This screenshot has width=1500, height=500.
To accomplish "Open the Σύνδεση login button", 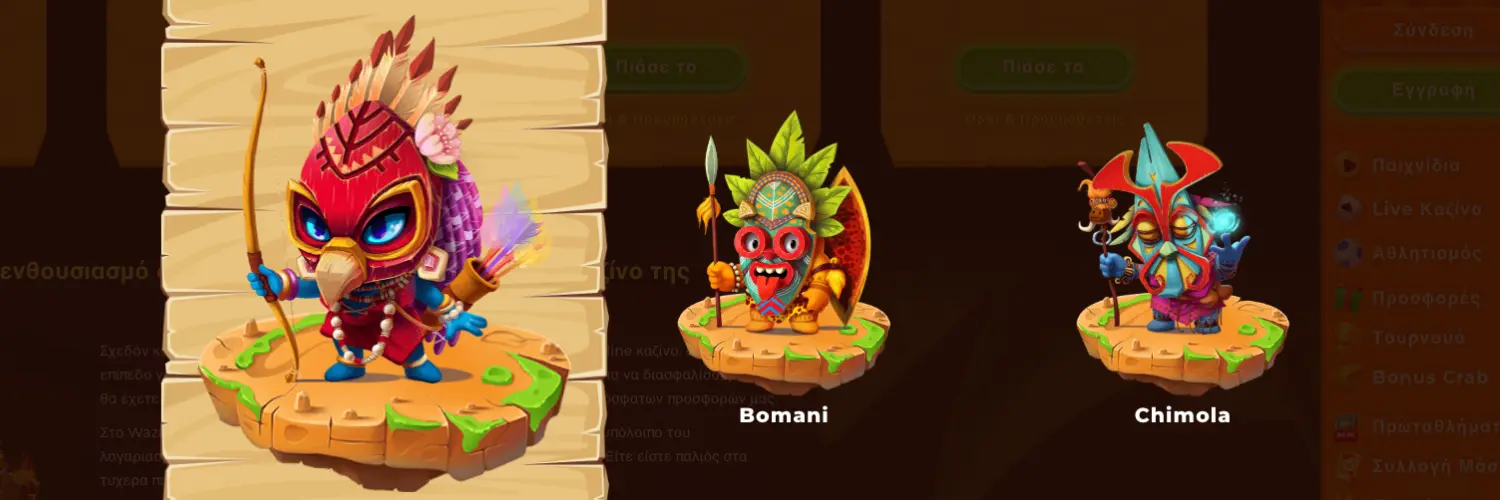I will (1432, 30).
